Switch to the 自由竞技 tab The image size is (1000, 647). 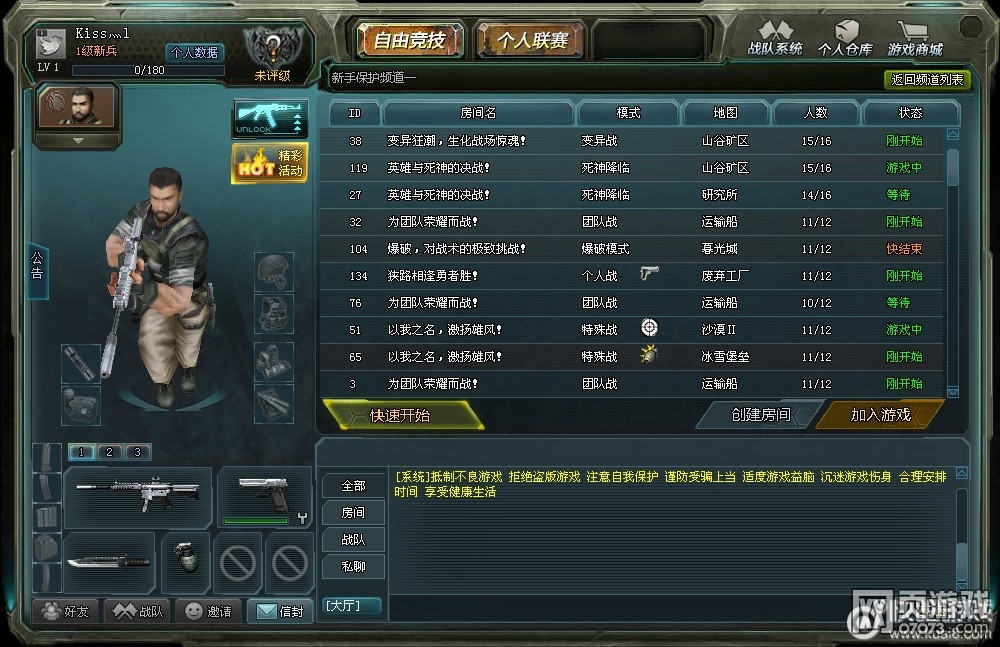[408, 41]
